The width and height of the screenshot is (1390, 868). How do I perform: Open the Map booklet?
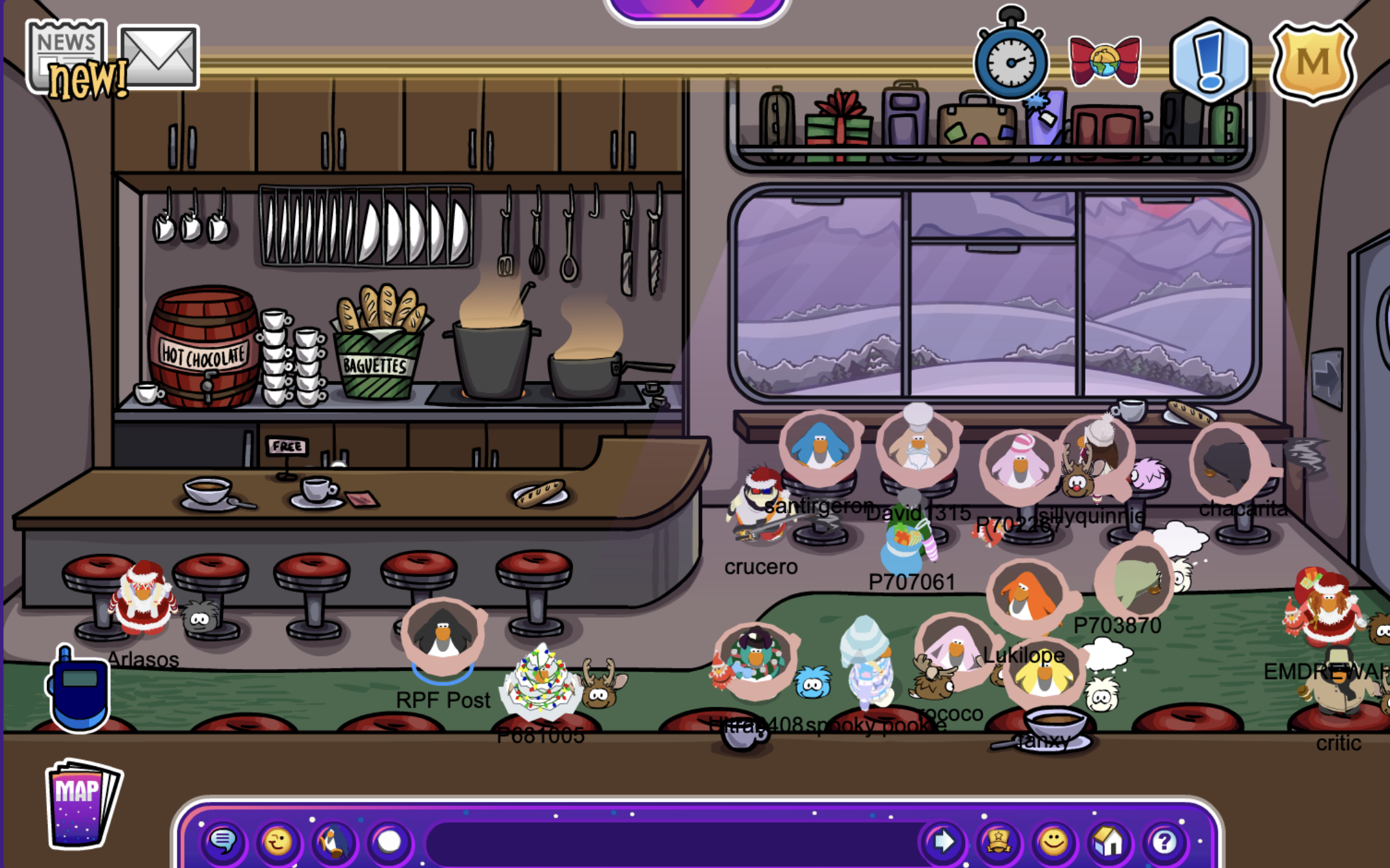pyautogui.click(x=82, y=803)
